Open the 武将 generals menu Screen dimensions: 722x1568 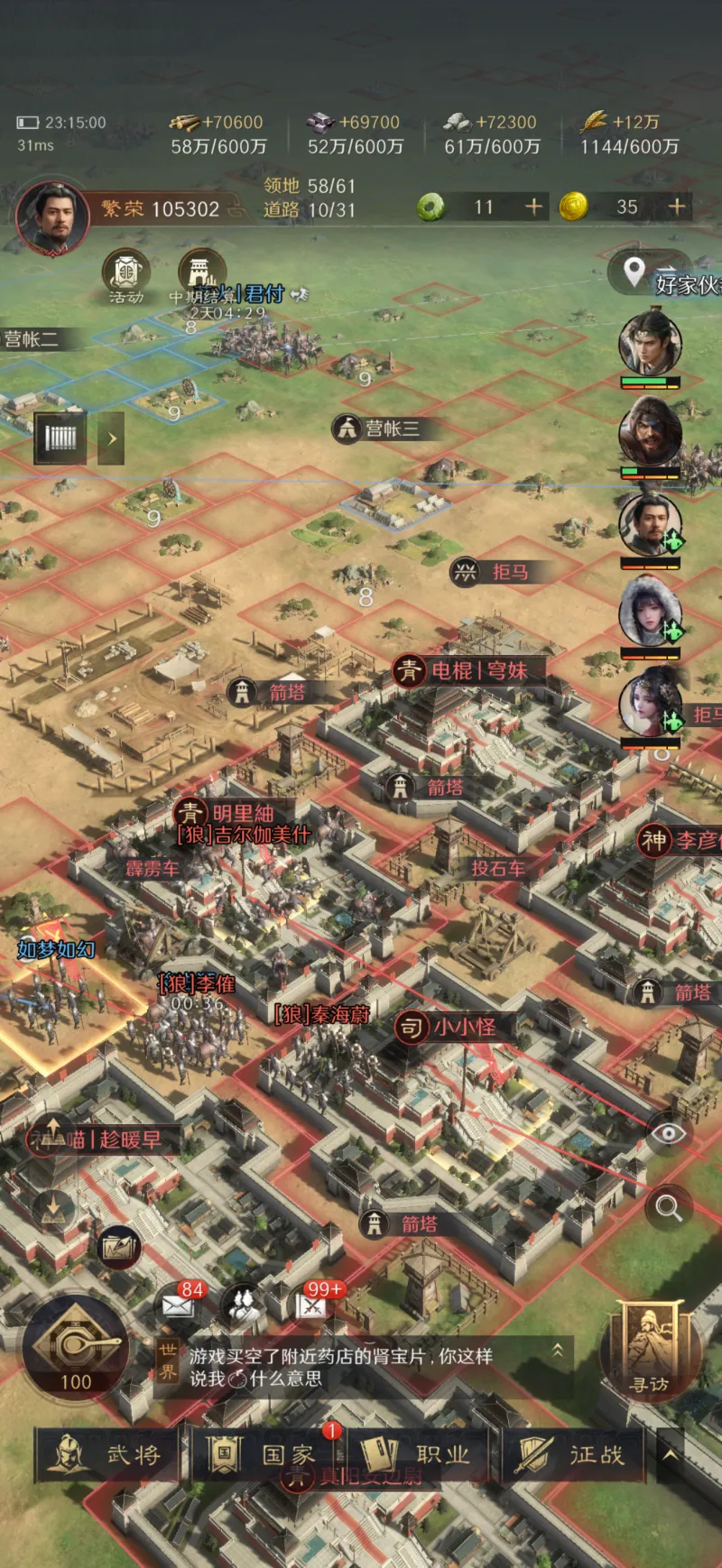click(x=108, y=1453)
